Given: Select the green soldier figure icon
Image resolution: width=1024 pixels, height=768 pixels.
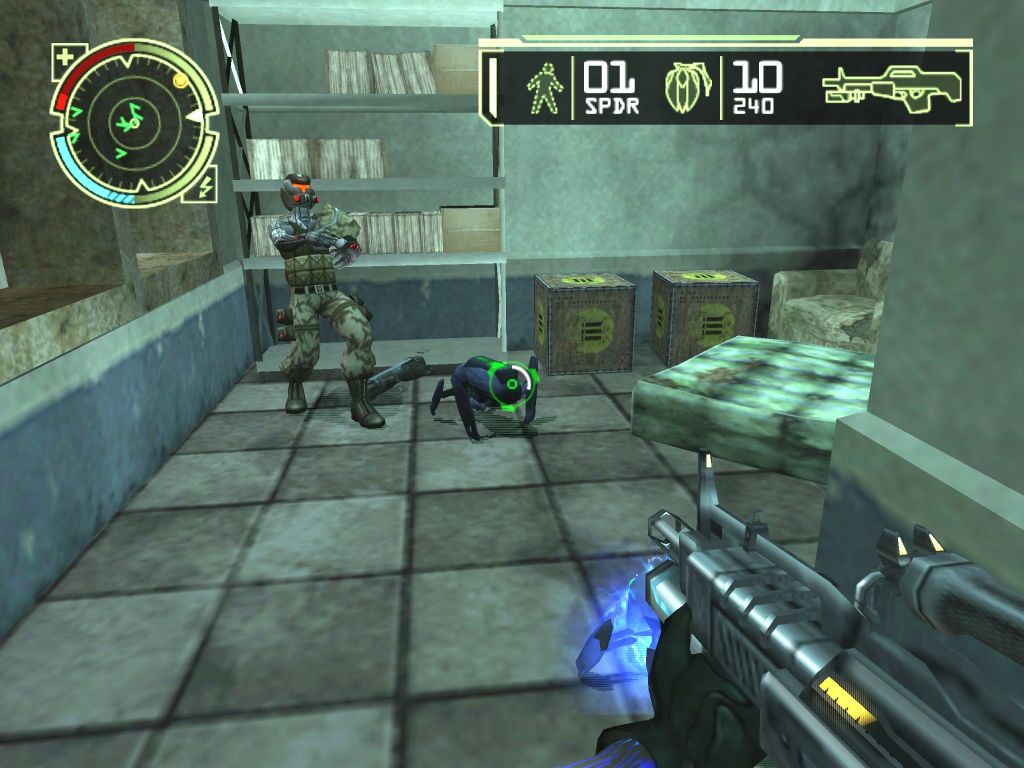Looking at the screenshot, I should tap(545, 87).
